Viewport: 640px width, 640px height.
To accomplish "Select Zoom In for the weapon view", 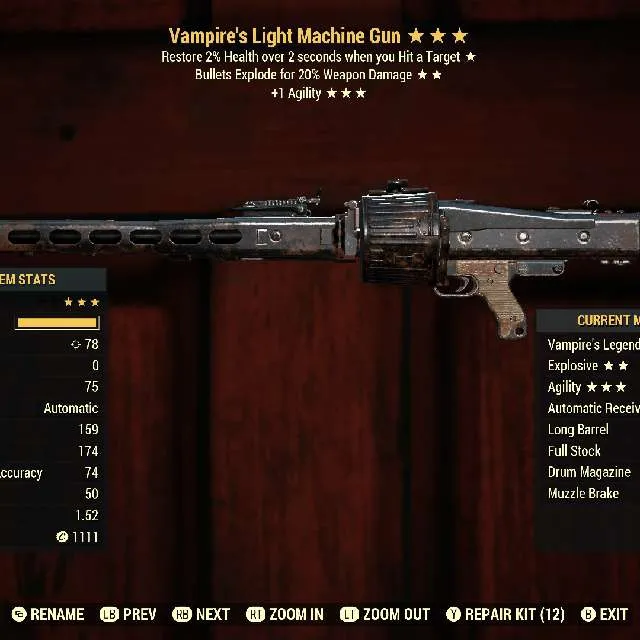I will (x=285, y=614).
